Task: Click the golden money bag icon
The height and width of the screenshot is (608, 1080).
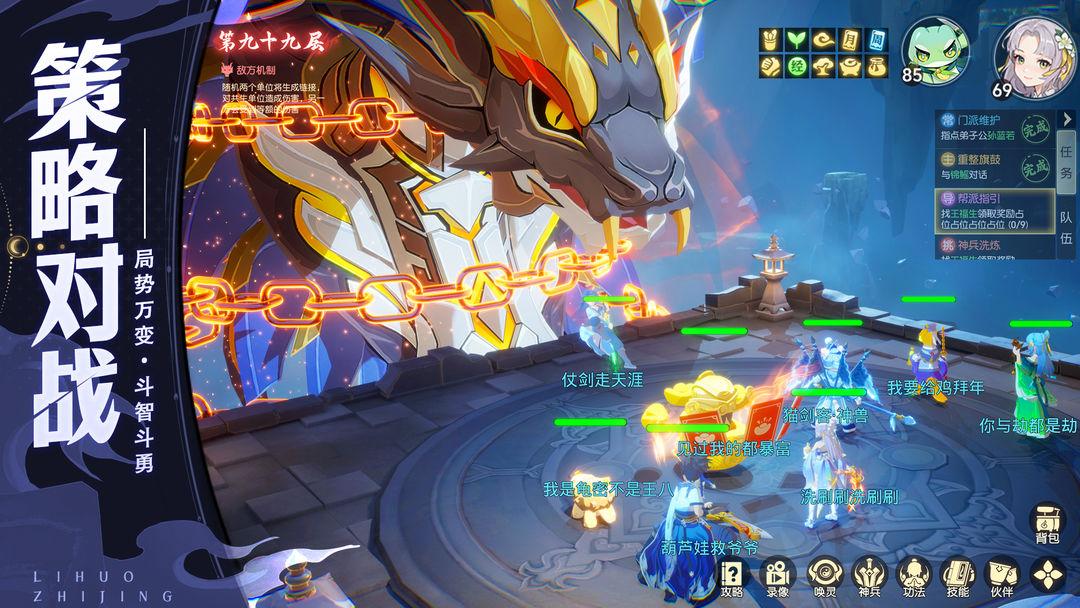Action: [x=876, y=67]
